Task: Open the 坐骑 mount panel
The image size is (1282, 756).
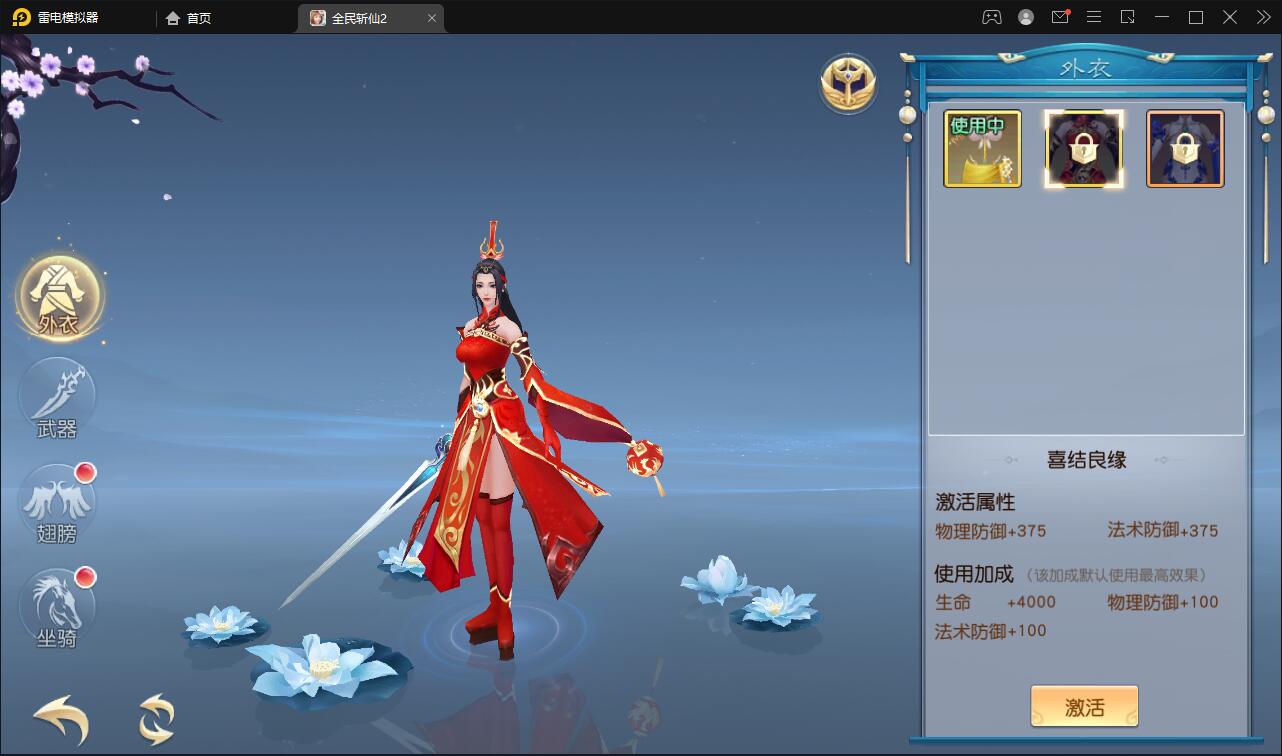Action: pyautogui.click(x=59, y=607)
